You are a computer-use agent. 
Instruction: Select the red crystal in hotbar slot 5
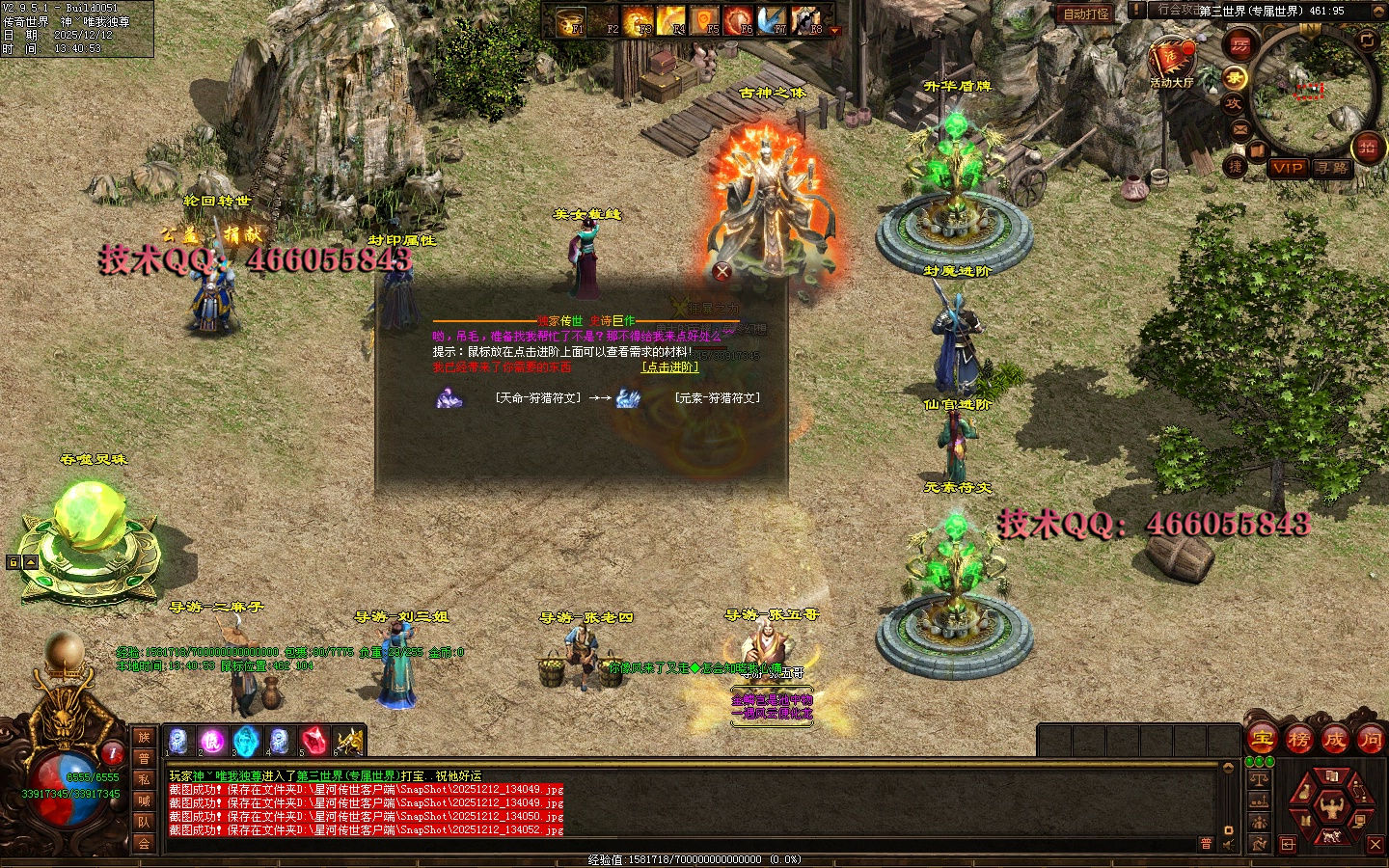[313, 741]
